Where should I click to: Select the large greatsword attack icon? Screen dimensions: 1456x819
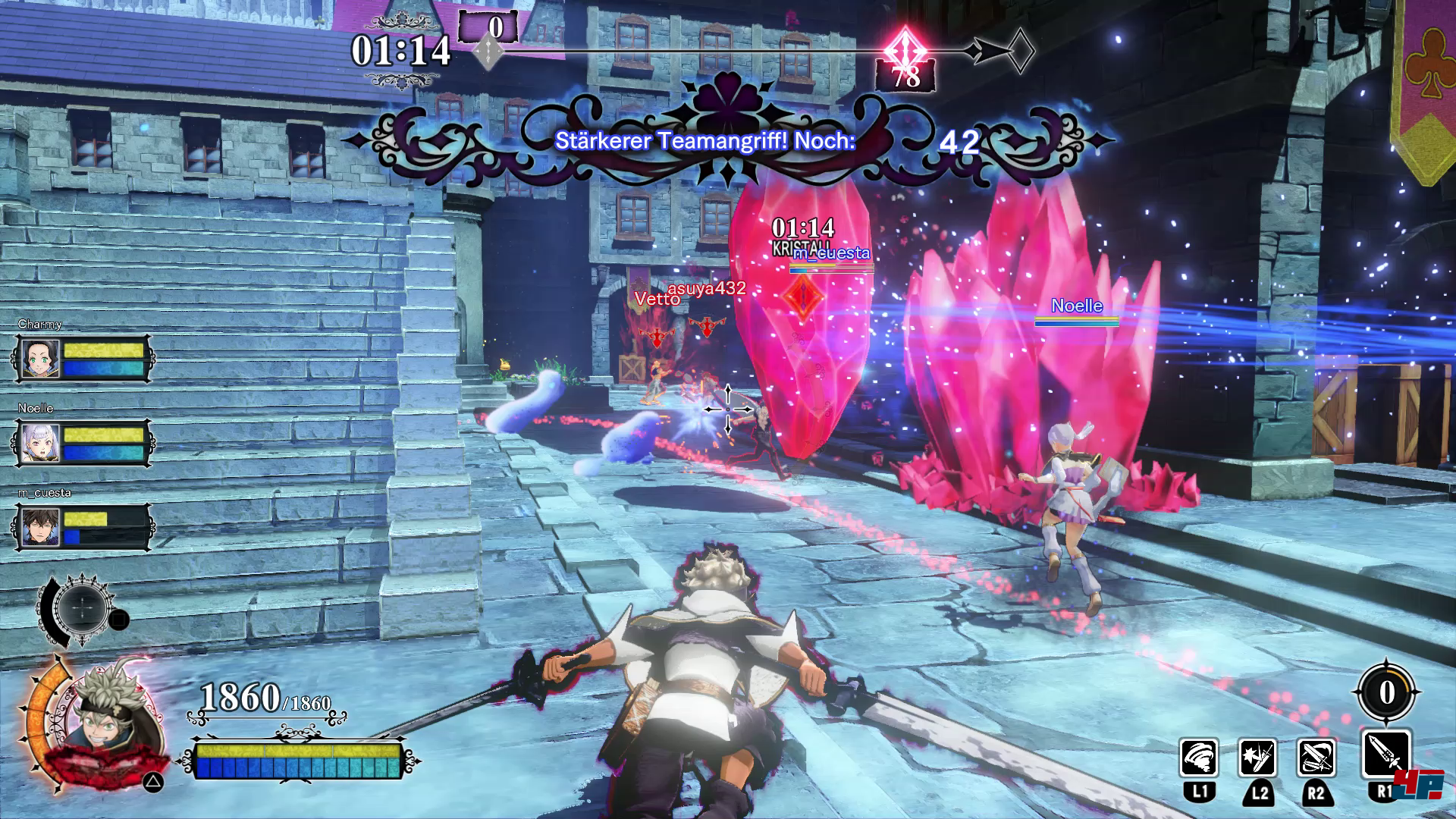coord(1386,755)
